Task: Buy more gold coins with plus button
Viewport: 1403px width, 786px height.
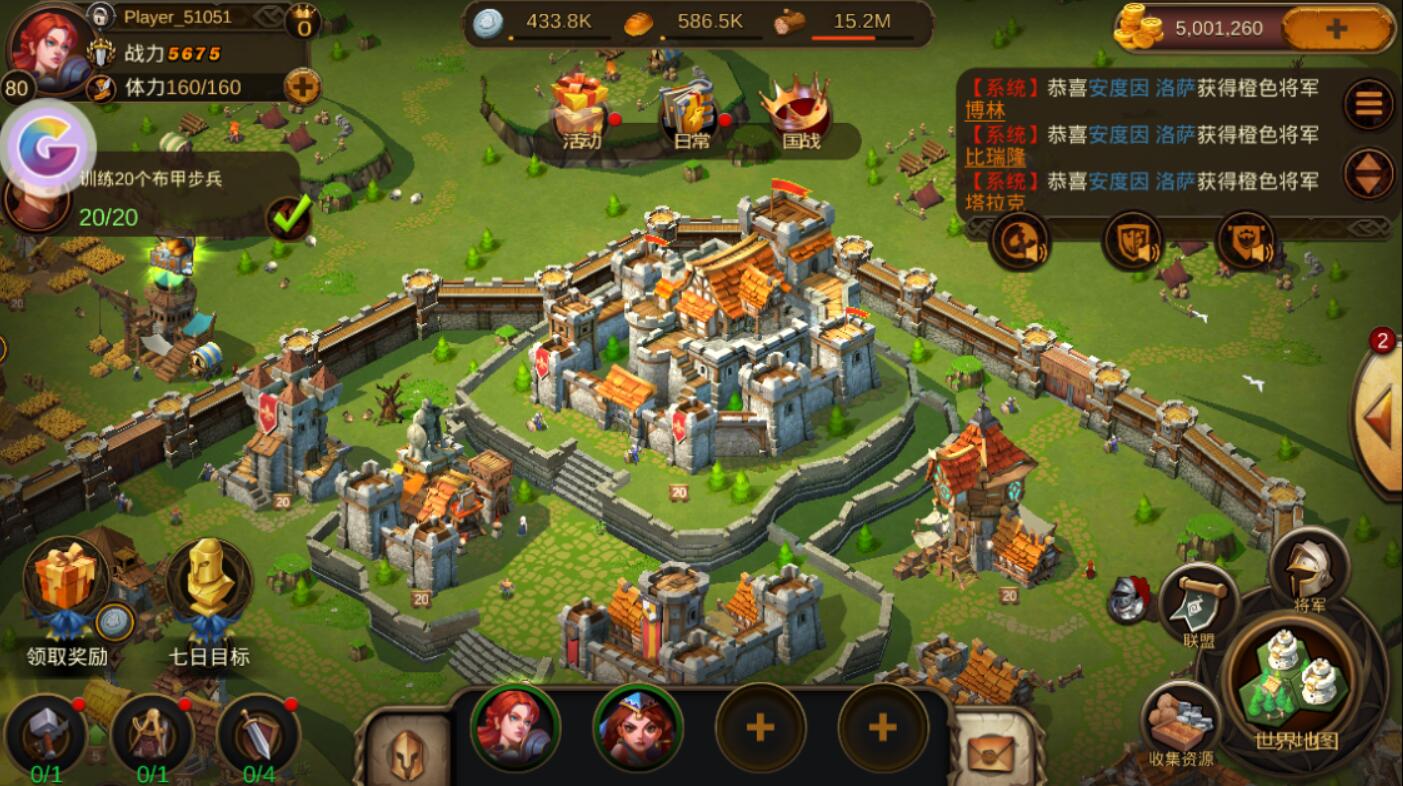Action: (1336, 29)
